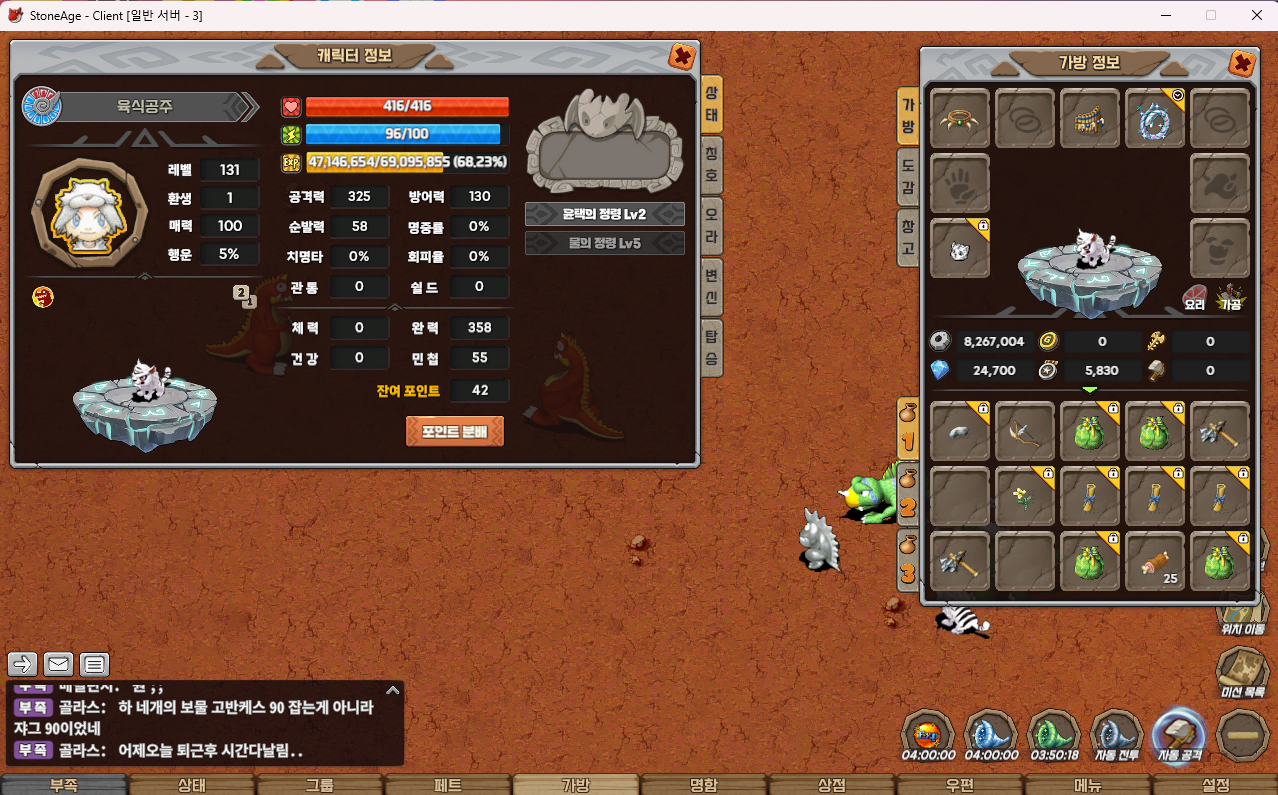Open the 미션 목록 mission list
The height and width of the screenshot is (795, 1278).
point(1243,672)
